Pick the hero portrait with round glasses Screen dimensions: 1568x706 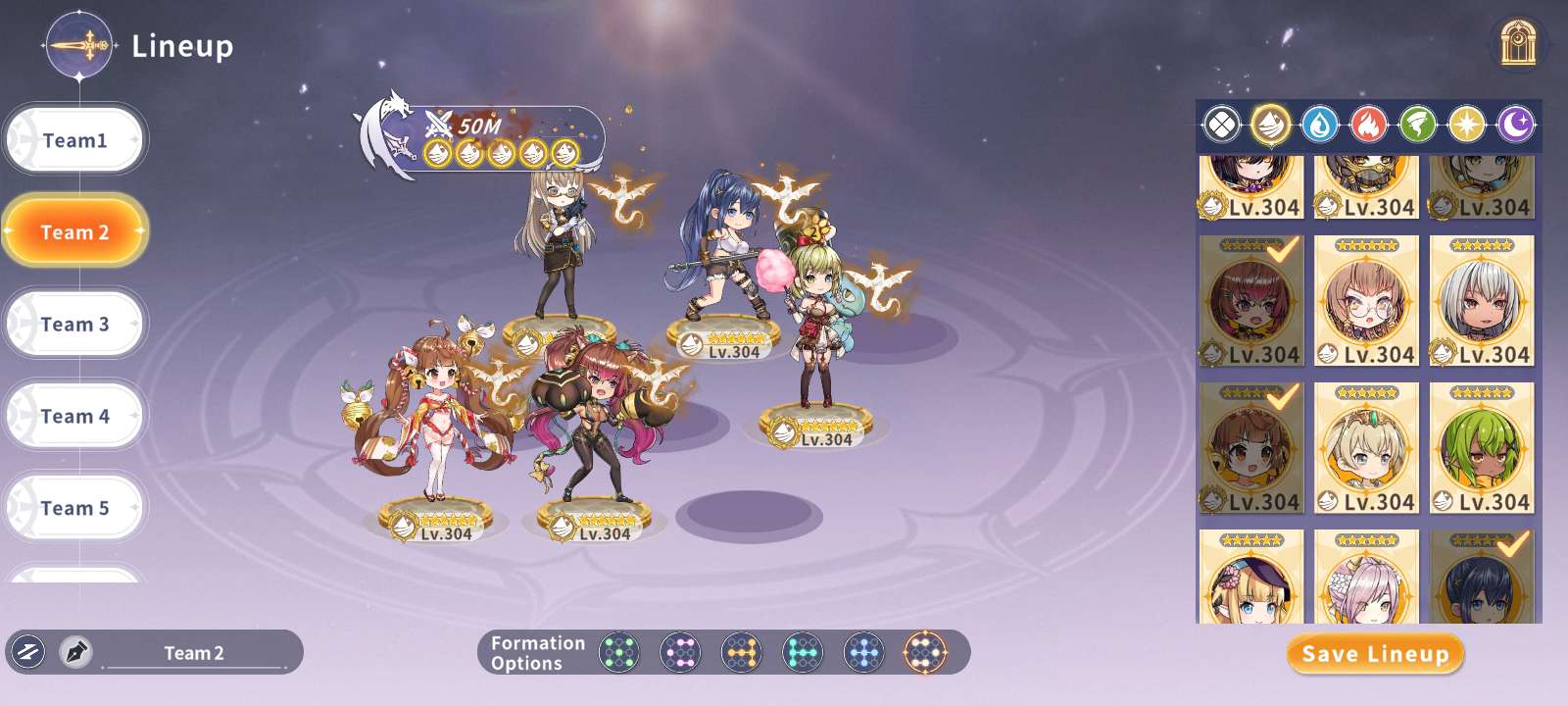click(1366, 301)
